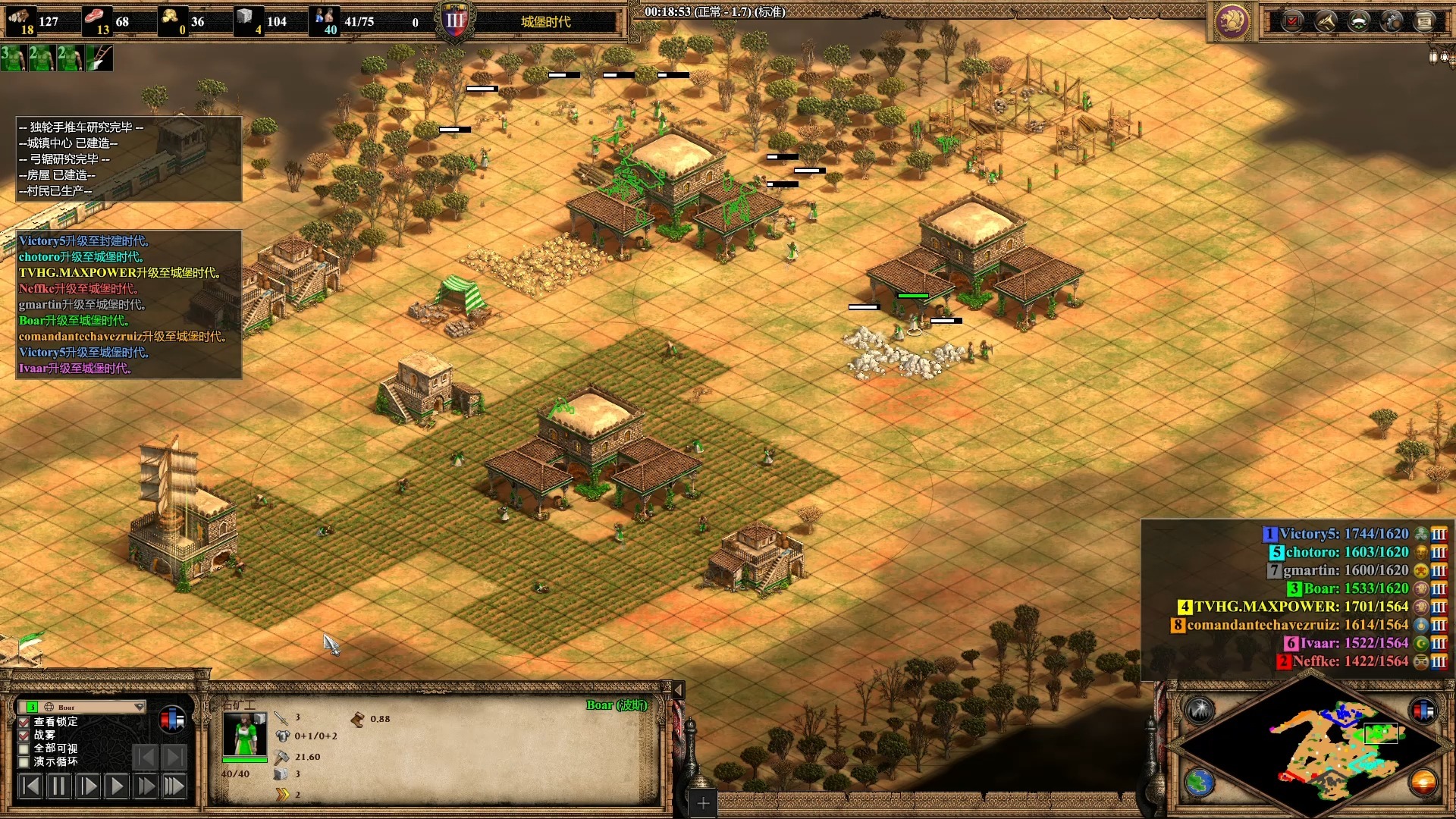Toggle the 战雾 fog of war checkbox

24,736
